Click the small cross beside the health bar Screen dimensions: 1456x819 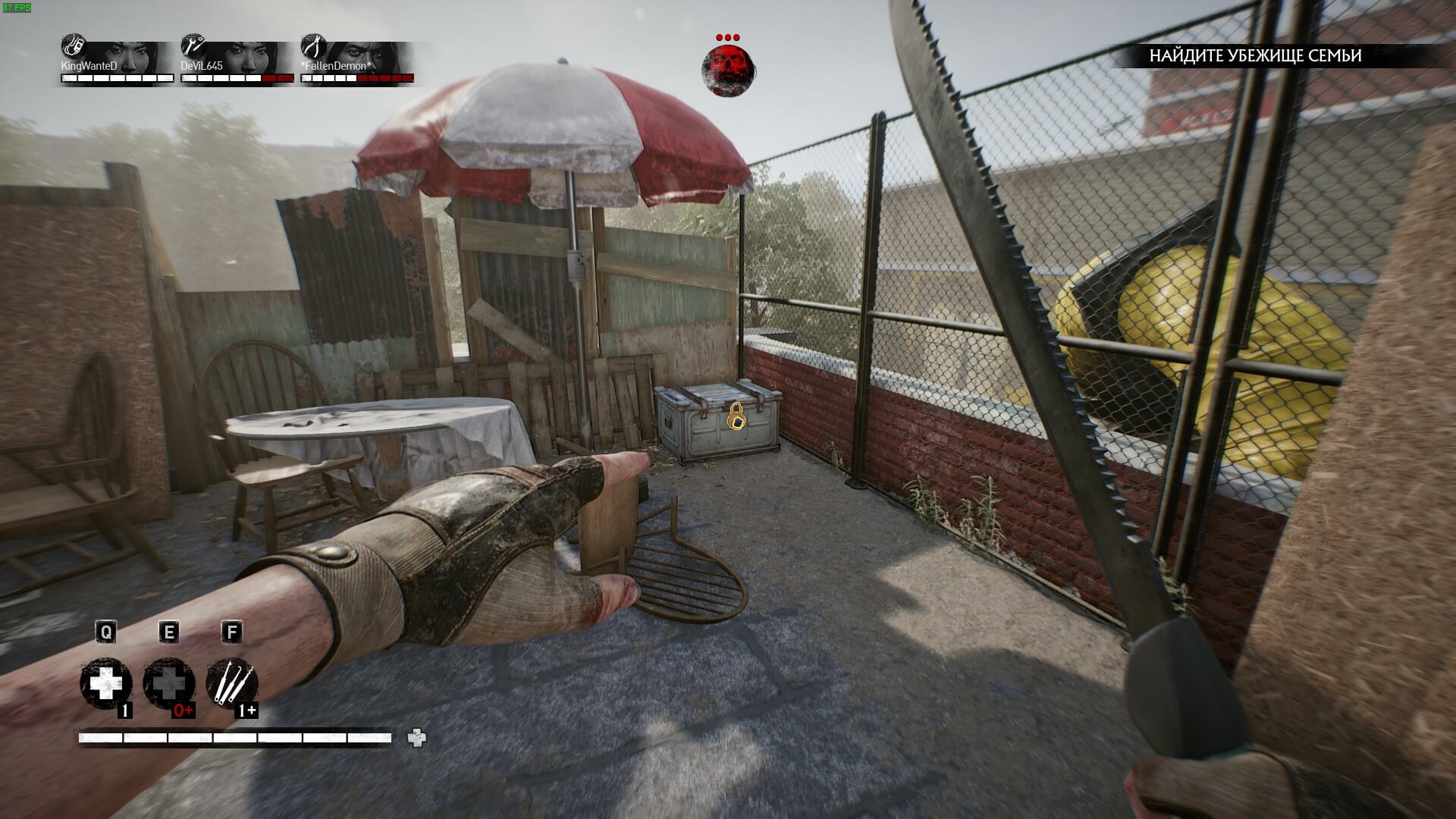(x=417, y=737)
